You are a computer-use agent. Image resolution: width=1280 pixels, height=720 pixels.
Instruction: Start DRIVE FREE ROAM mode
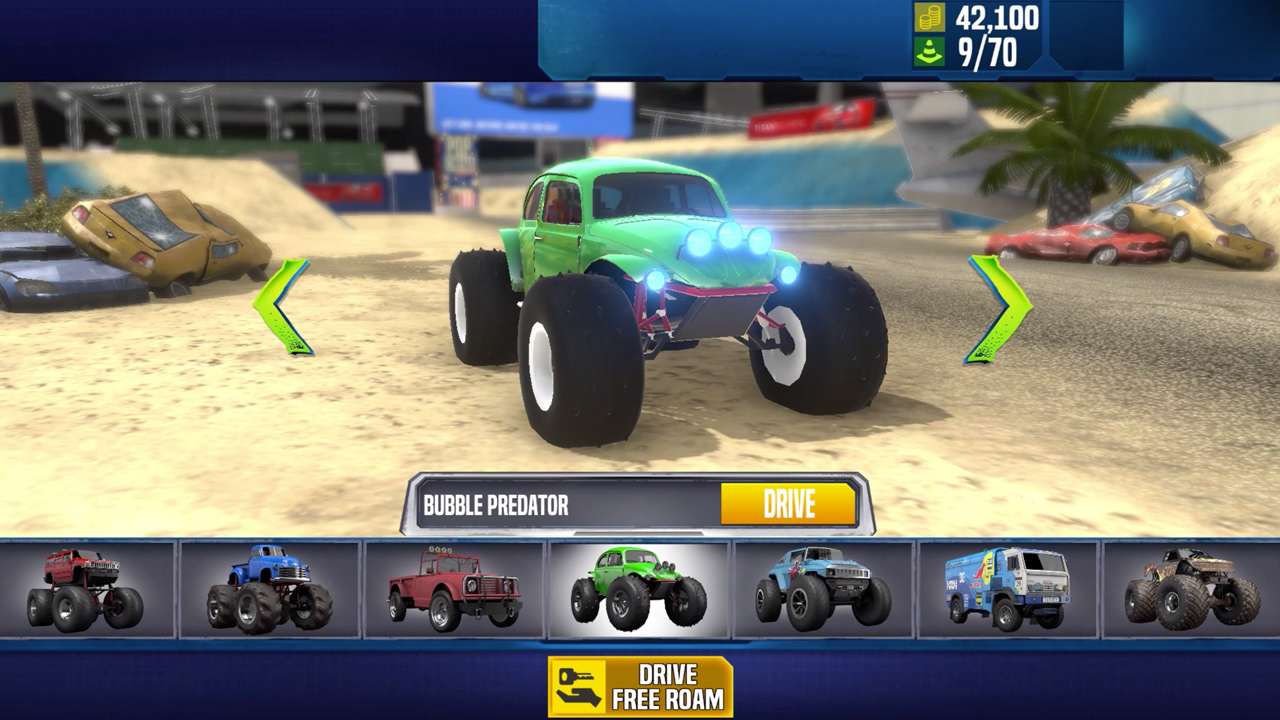click(x=640, y=684)
